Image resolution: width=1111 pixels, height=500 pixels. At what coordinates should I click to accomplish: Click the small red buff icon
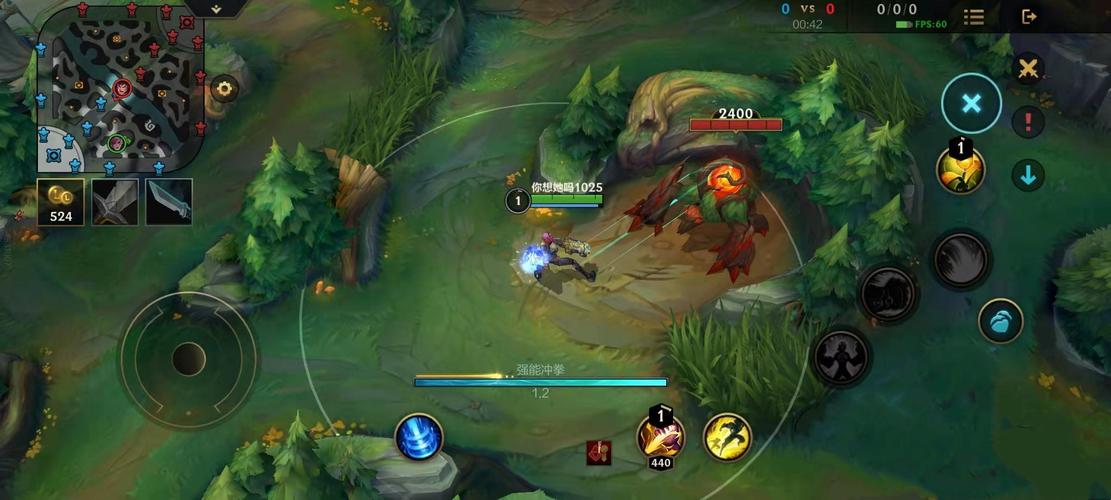pos(599,452)
